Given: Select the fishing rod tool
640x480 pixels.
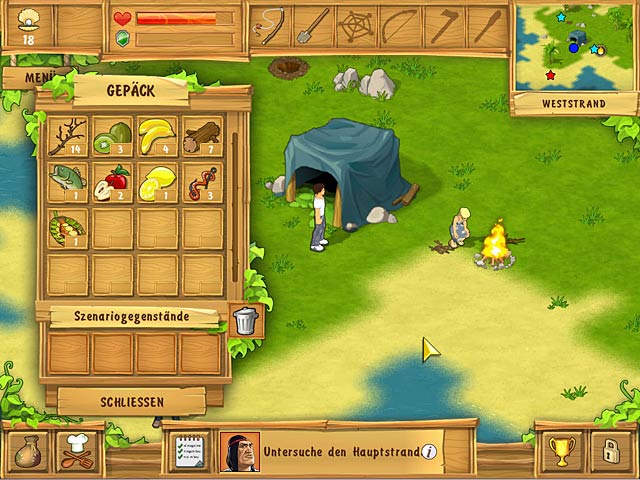Looking at the screenshot, I should [271, 27].
